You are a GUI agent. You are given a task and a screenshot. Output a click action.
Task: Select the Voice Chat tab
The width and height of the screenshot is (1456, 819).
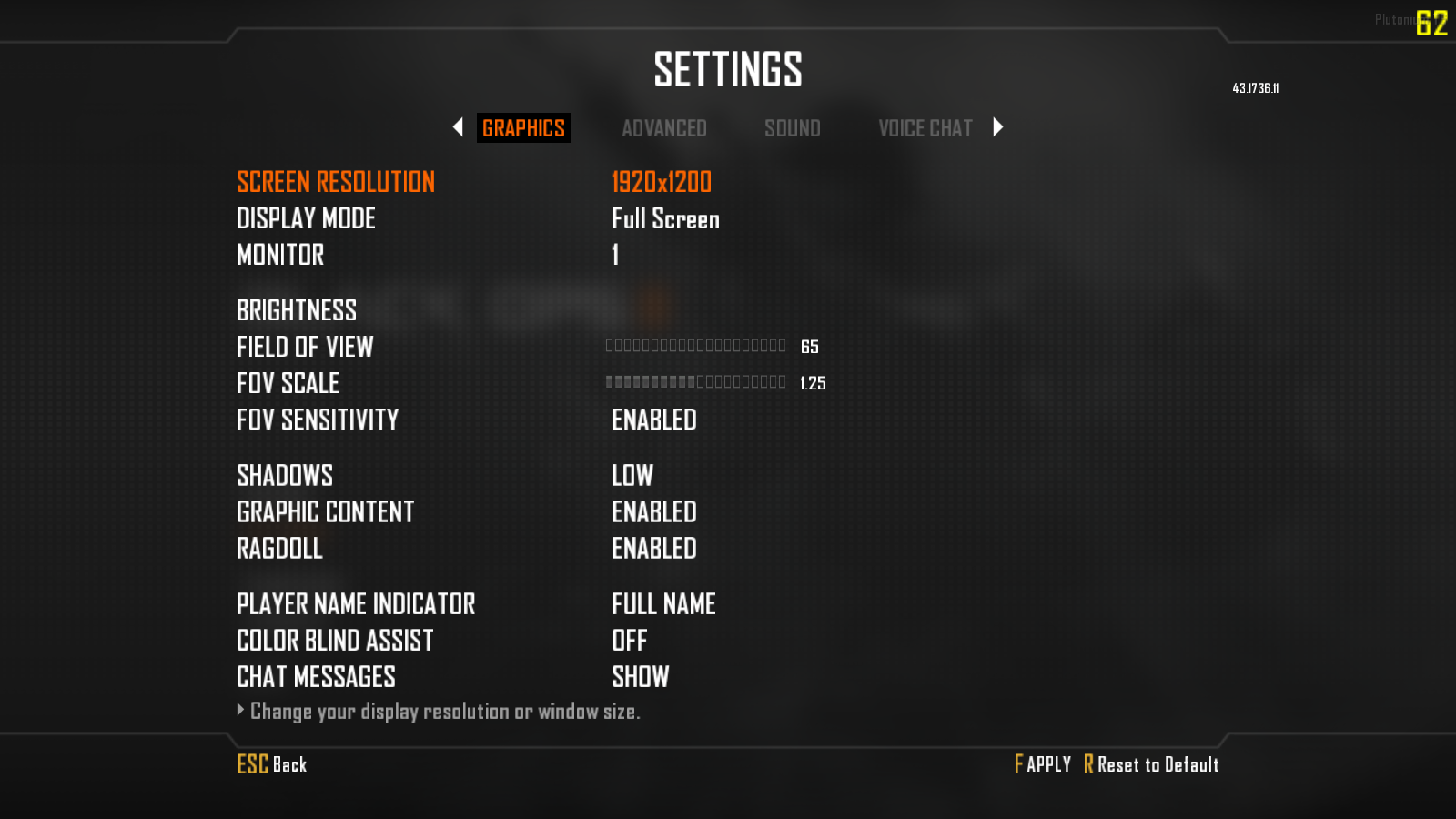pos(925,128)
